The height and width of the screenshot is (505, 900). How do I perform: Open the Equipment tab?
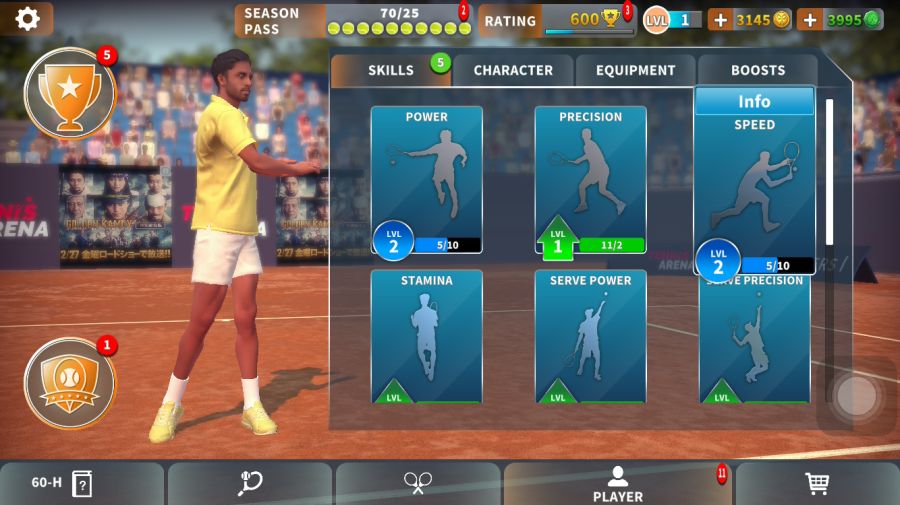(x=636, y=70)
